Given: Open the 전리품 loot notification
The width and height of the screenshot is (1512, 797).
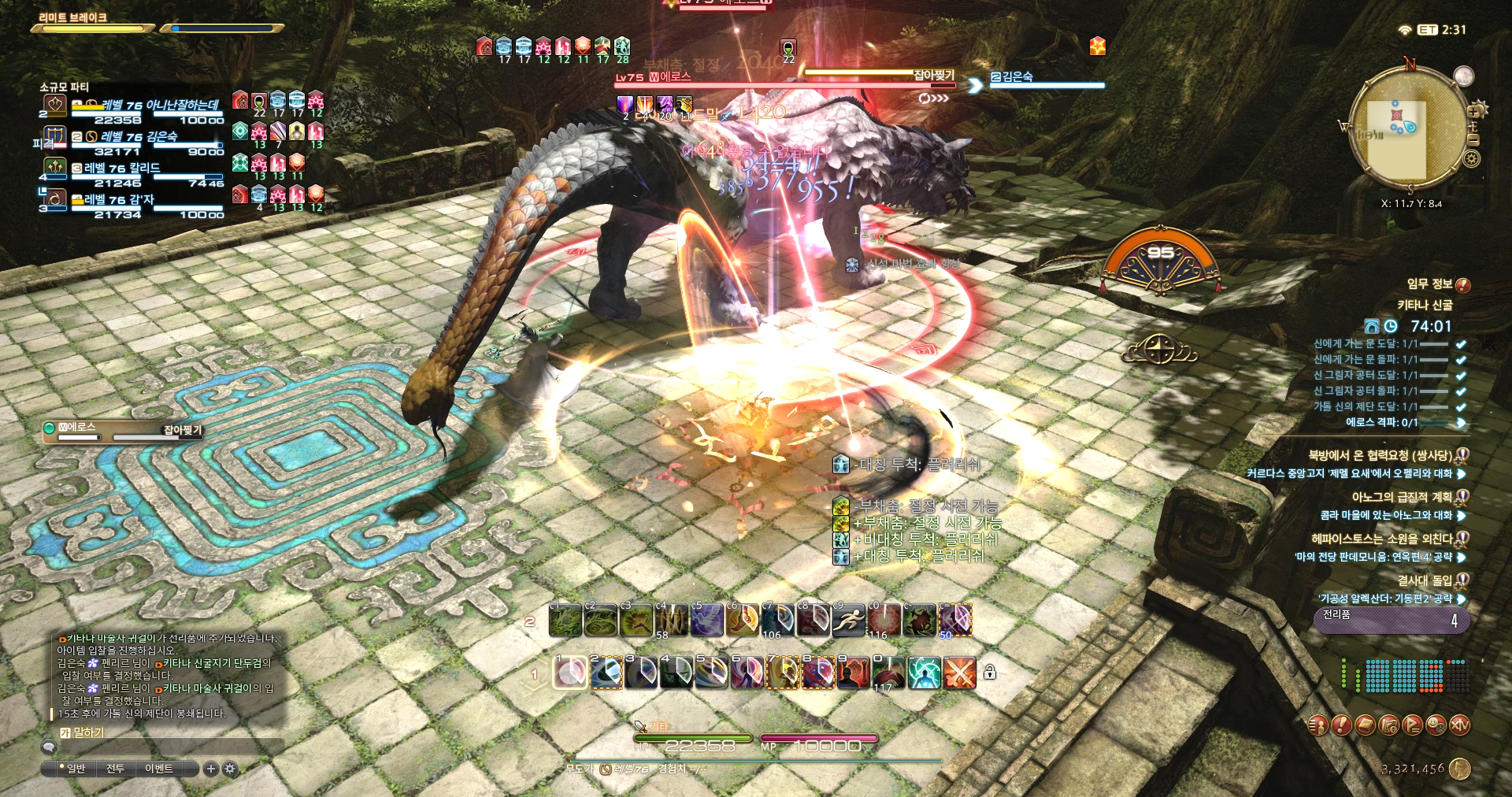Looking at the screenshot, I should coord(1390,619).
